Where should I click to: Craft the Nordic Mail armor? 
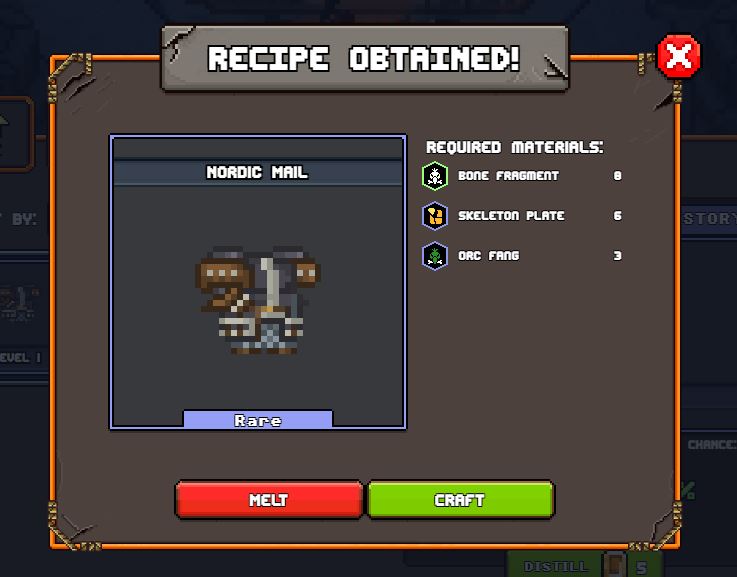[x=460, y=499]
